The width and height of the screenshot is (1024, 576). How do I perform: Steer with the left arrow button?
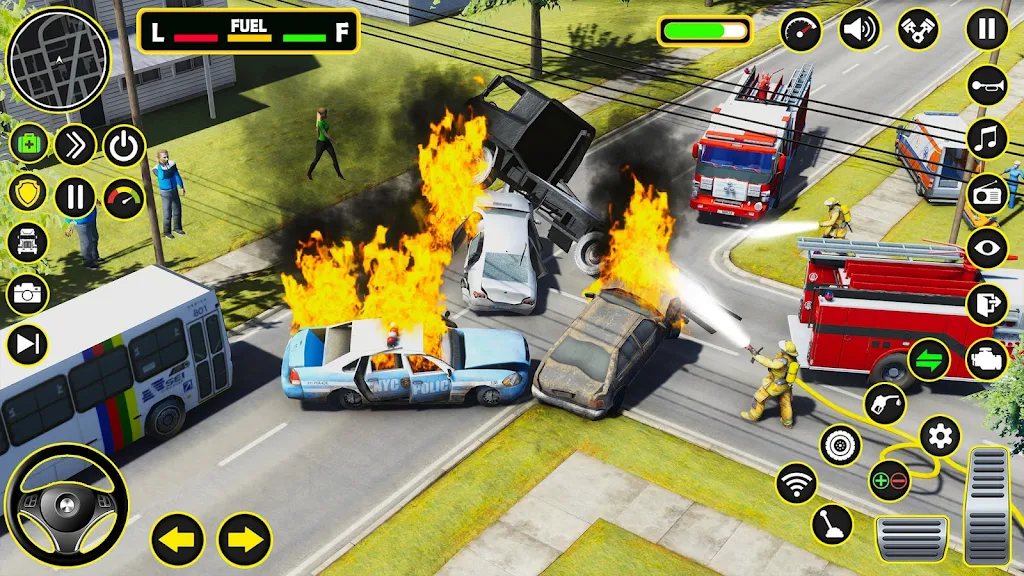[x=178, y=539]
